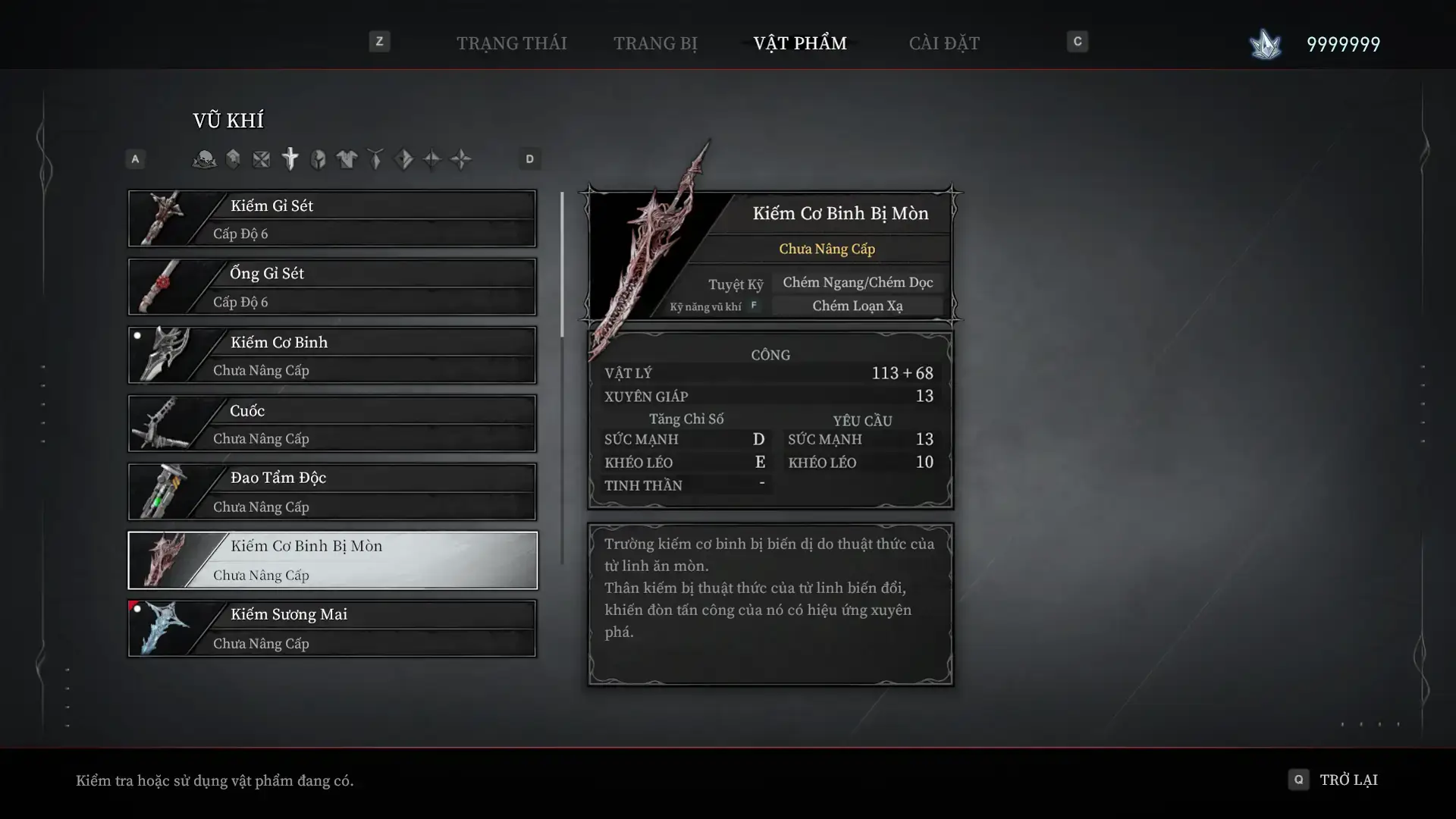Select the VẬT PHẨM tab
This screenshot has width=1456, height=819.
click(799, 43)
